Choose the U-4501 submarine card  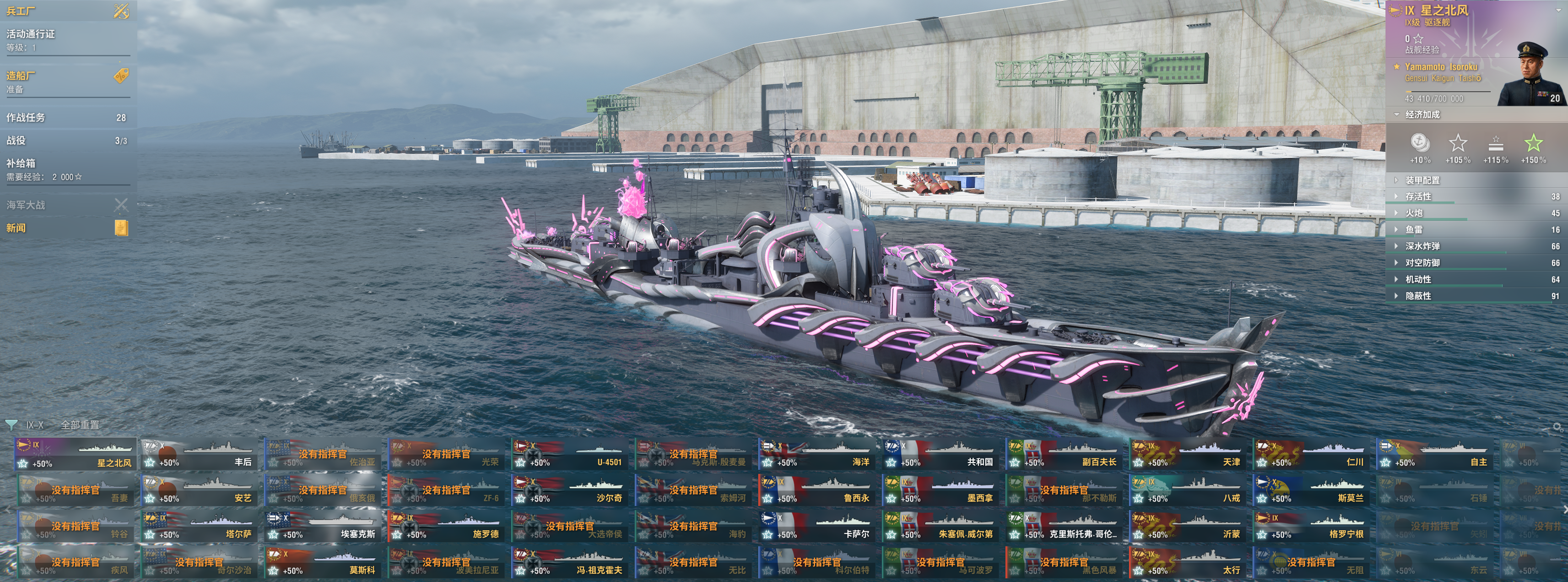tap(570, 454)
